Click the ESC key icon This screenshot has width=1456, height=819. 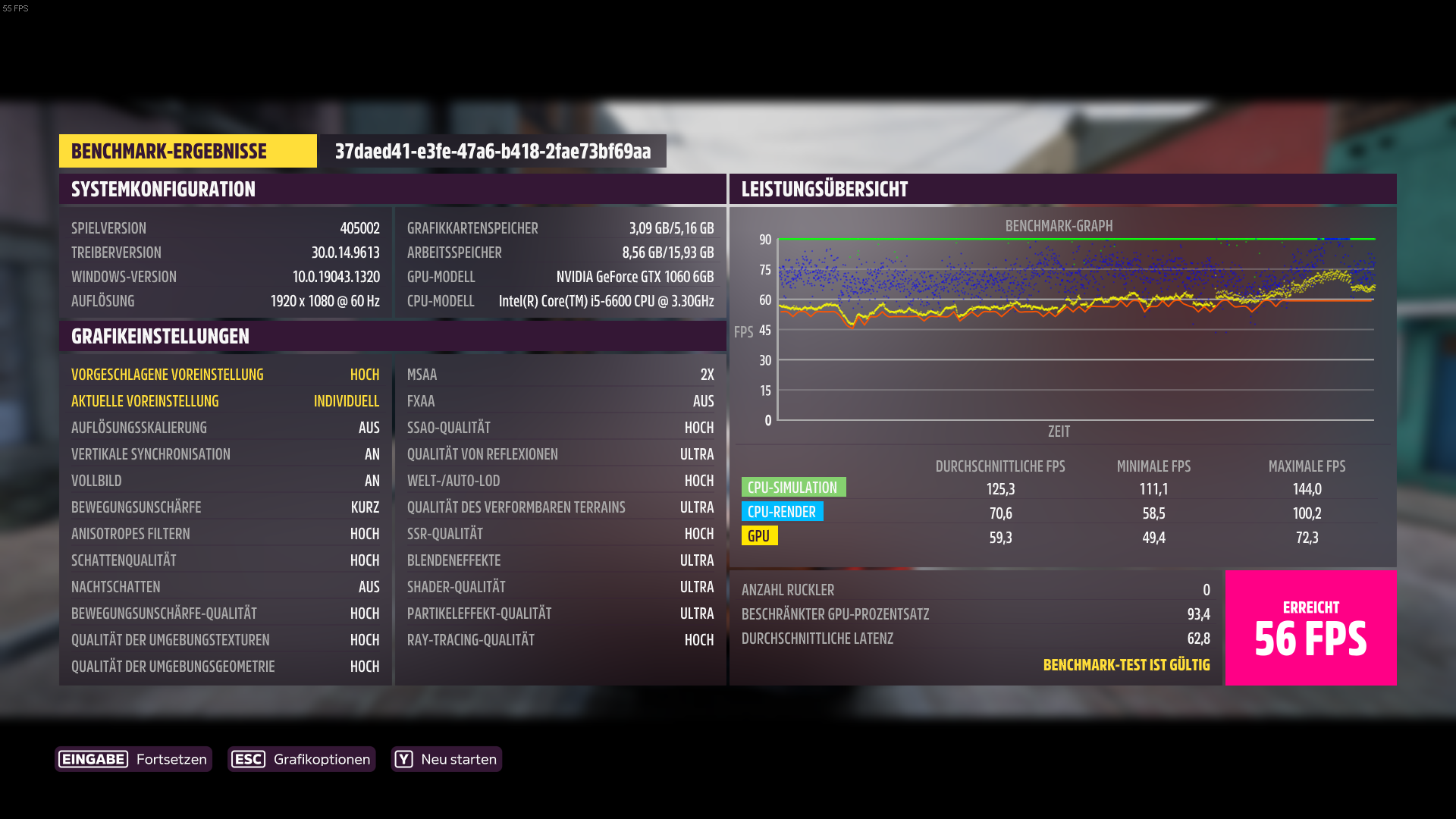click(x=248, y=758)
